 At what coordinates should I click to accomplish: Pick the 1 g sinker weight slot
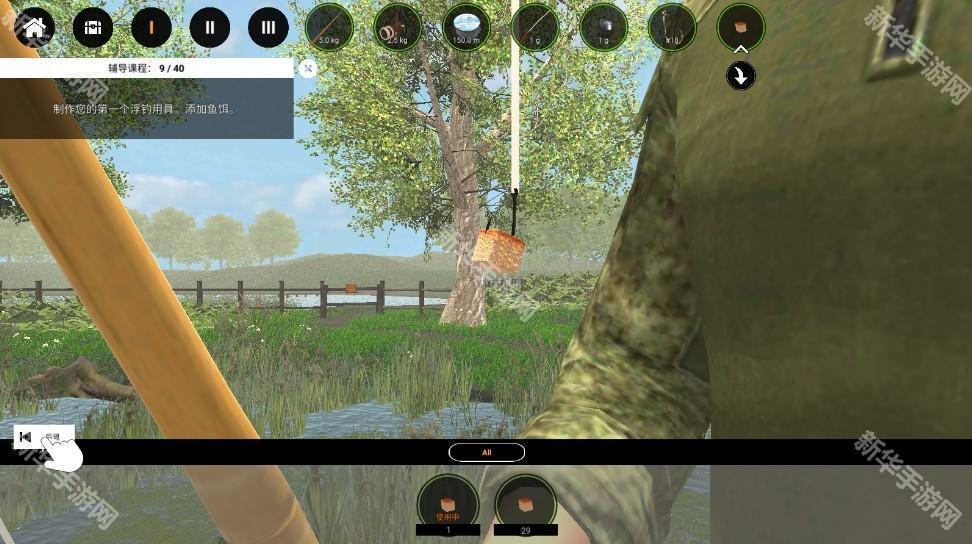(x=603, y=27)
